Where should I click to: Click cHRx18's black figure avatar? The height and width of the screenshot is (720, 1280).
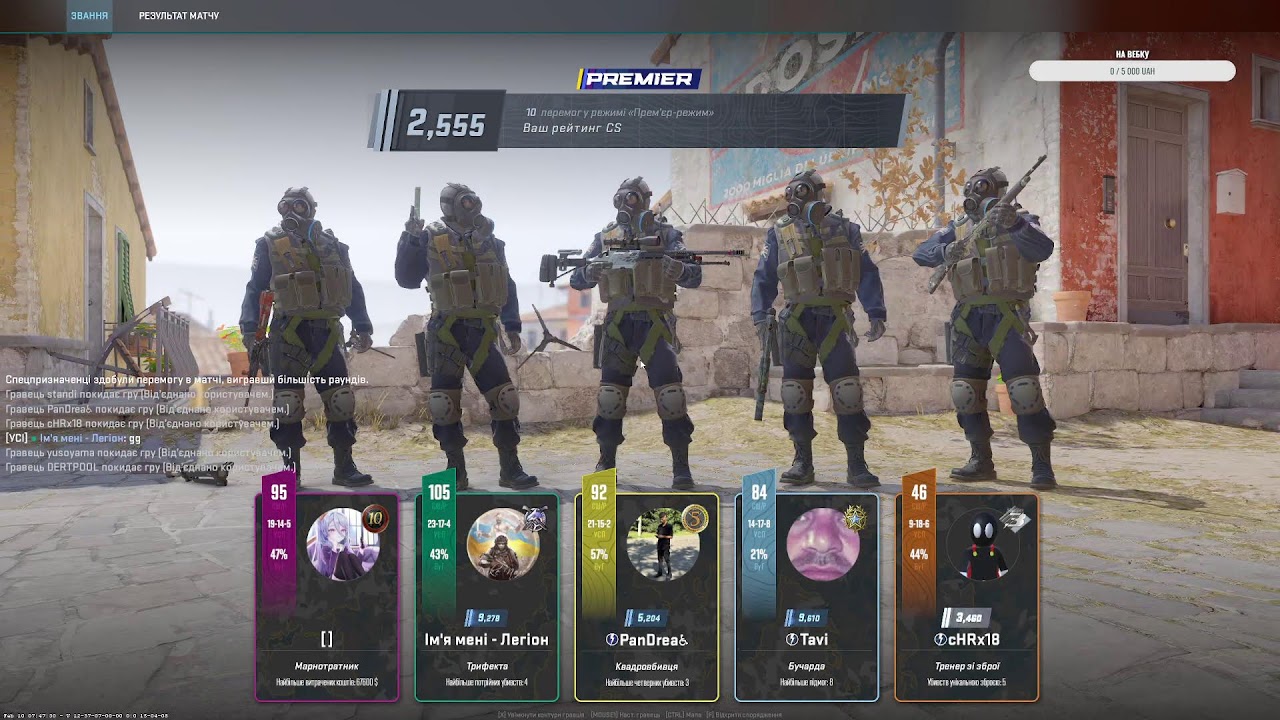982,545
